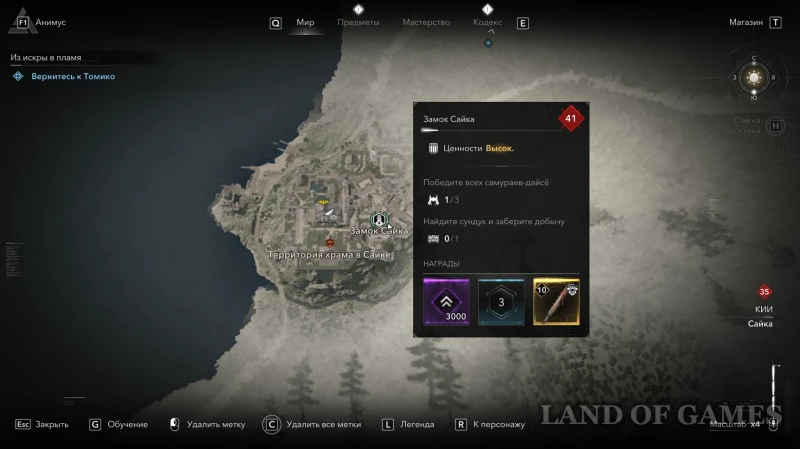Image resolution: width=800 pixels, height=449 pixels.
Task: Open the Предметы tab
Action: pos(358,22)
